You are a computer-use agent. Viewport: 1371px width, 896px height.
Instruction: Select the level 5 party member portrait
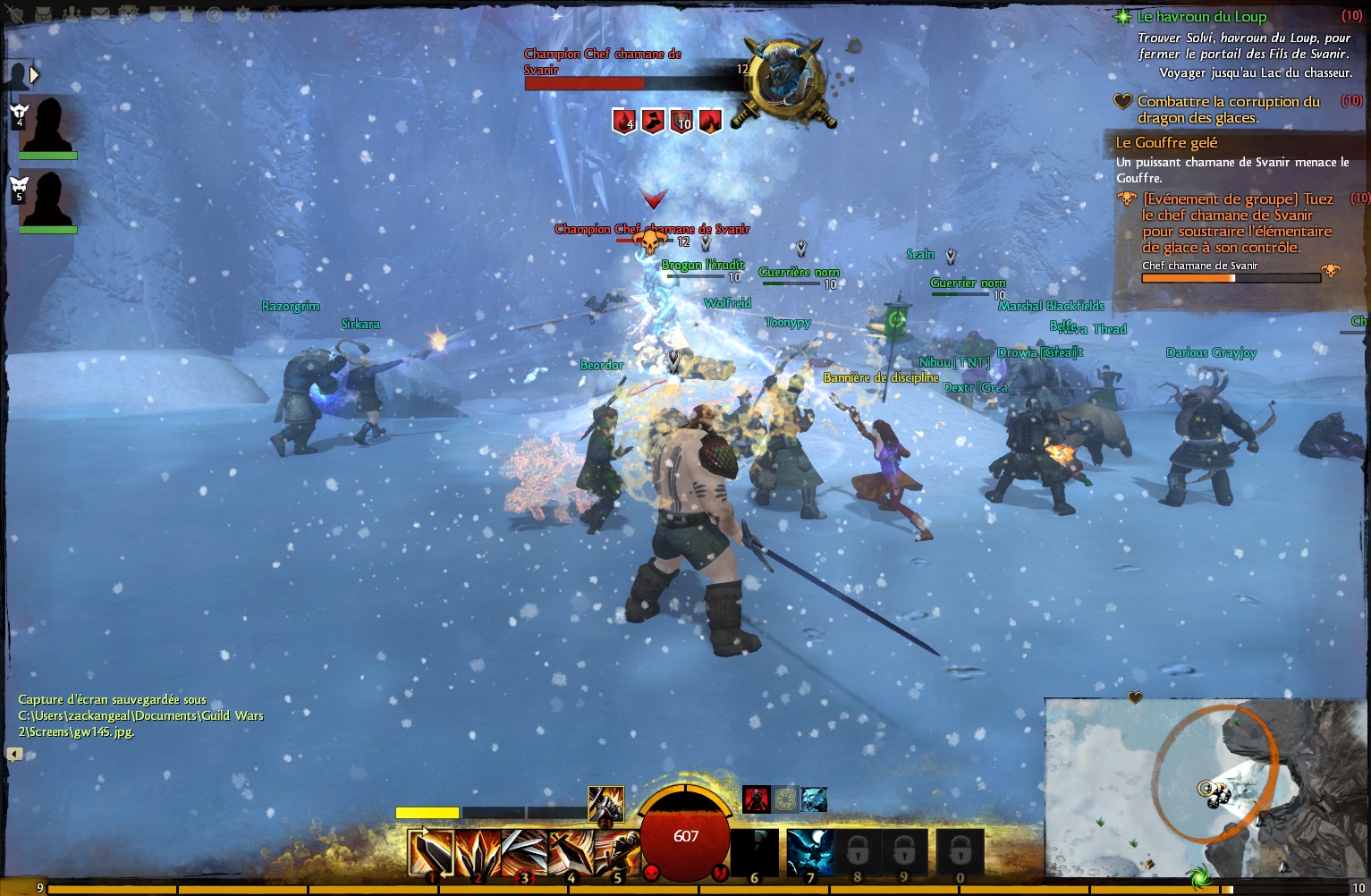pos(47,200)
